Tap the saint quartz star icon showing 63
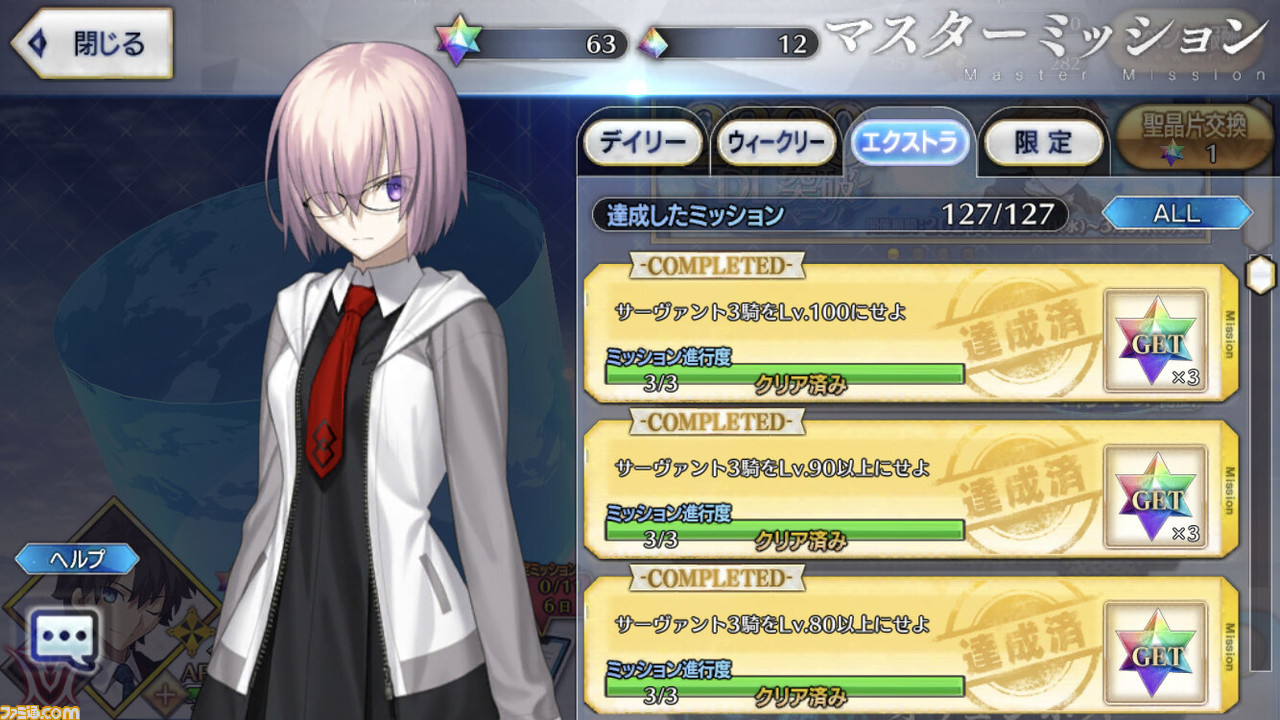The width and height of the screenshot is (1280, 720). pos(460,42)
